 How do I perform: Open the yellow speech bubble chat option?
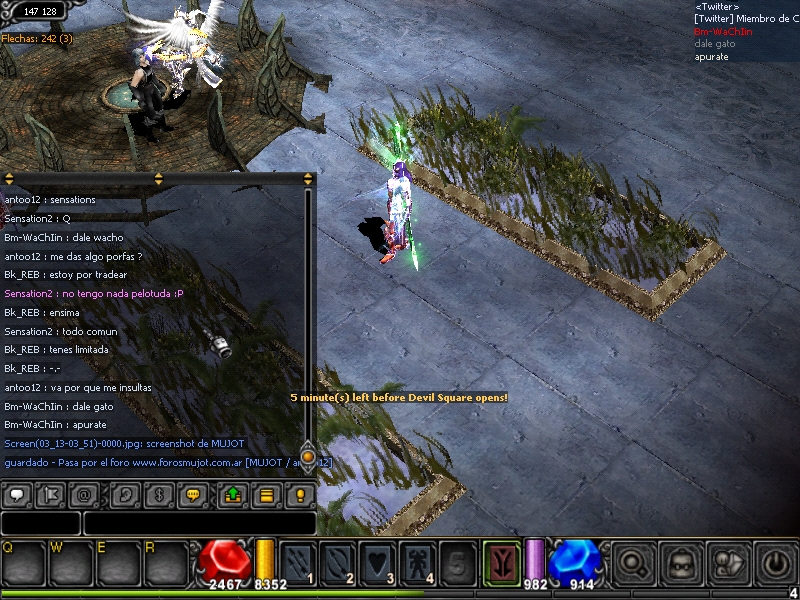(x=194, y=494)
